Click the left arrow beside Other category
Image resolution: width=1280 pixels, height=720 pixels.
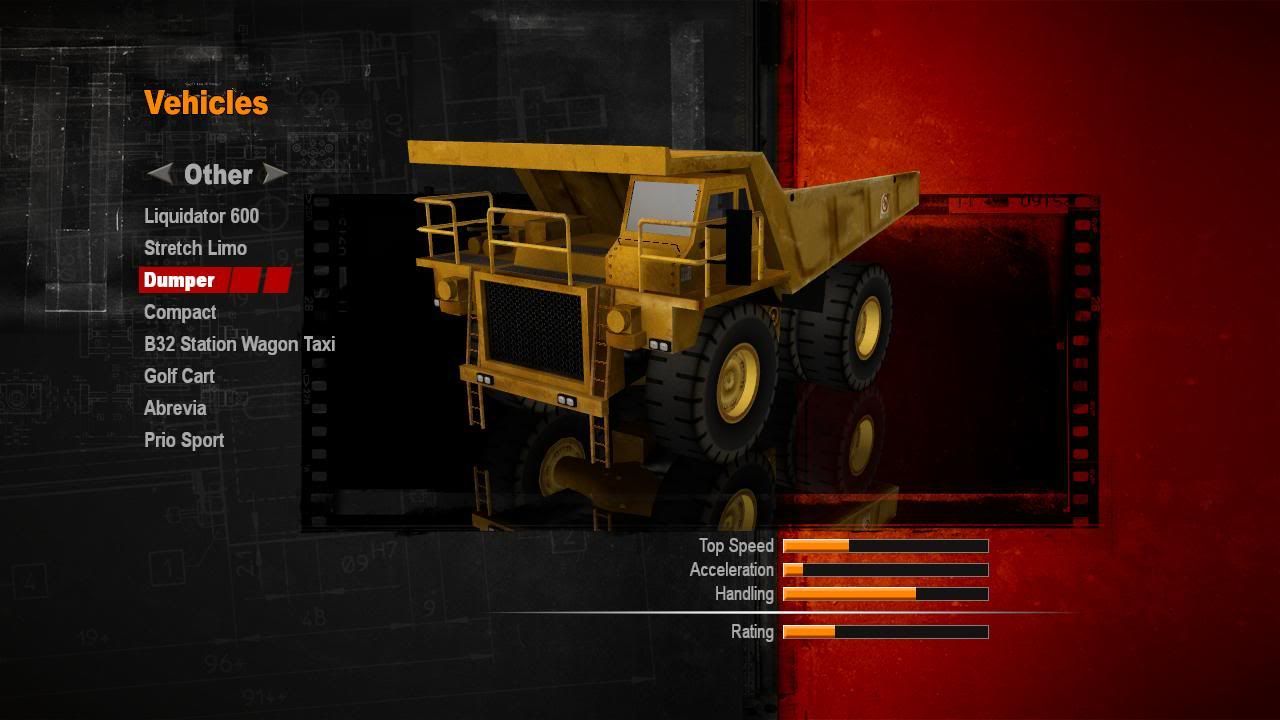point(160,174)
